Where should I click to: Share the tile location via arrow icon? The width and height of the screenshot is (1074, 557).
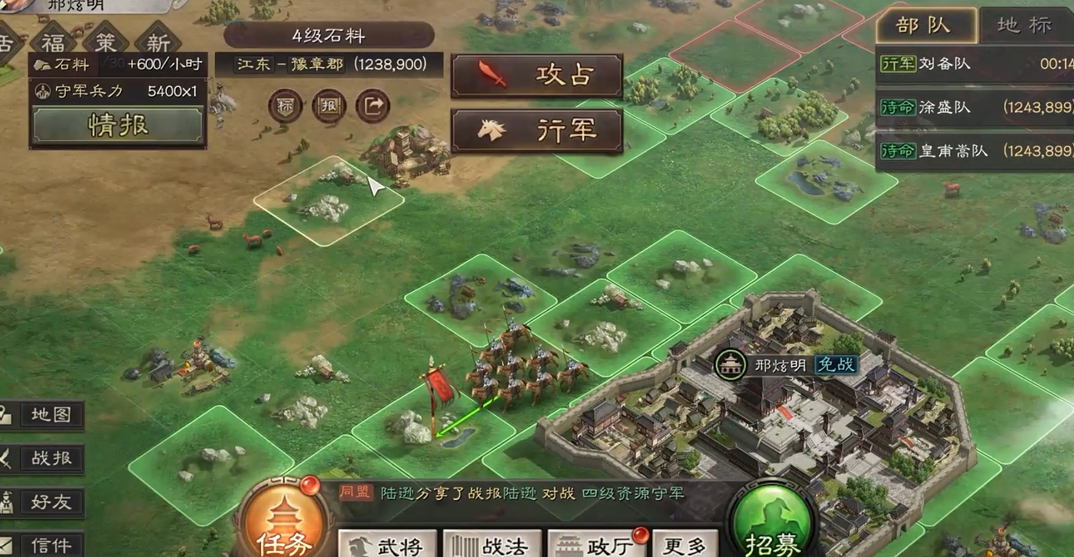coord(373,105)
